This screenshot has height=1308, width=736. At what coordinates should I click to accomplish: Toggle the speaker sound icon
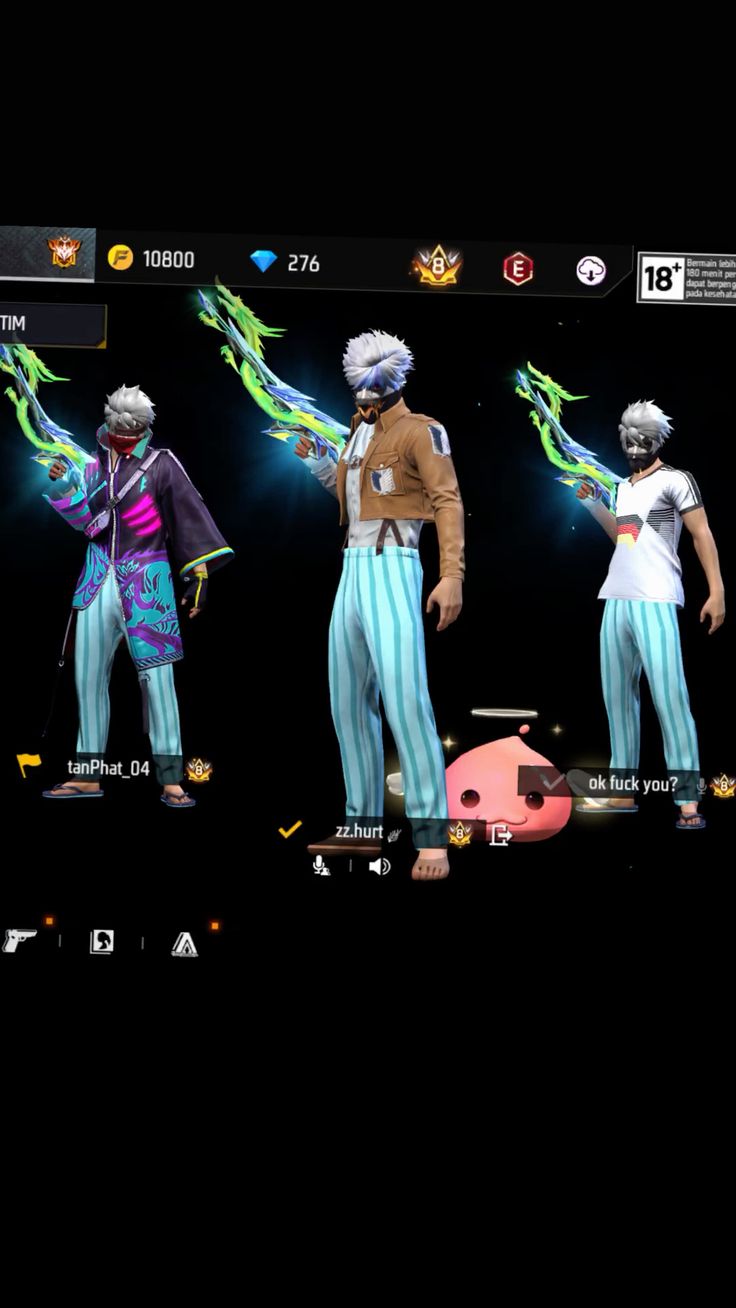379,866
